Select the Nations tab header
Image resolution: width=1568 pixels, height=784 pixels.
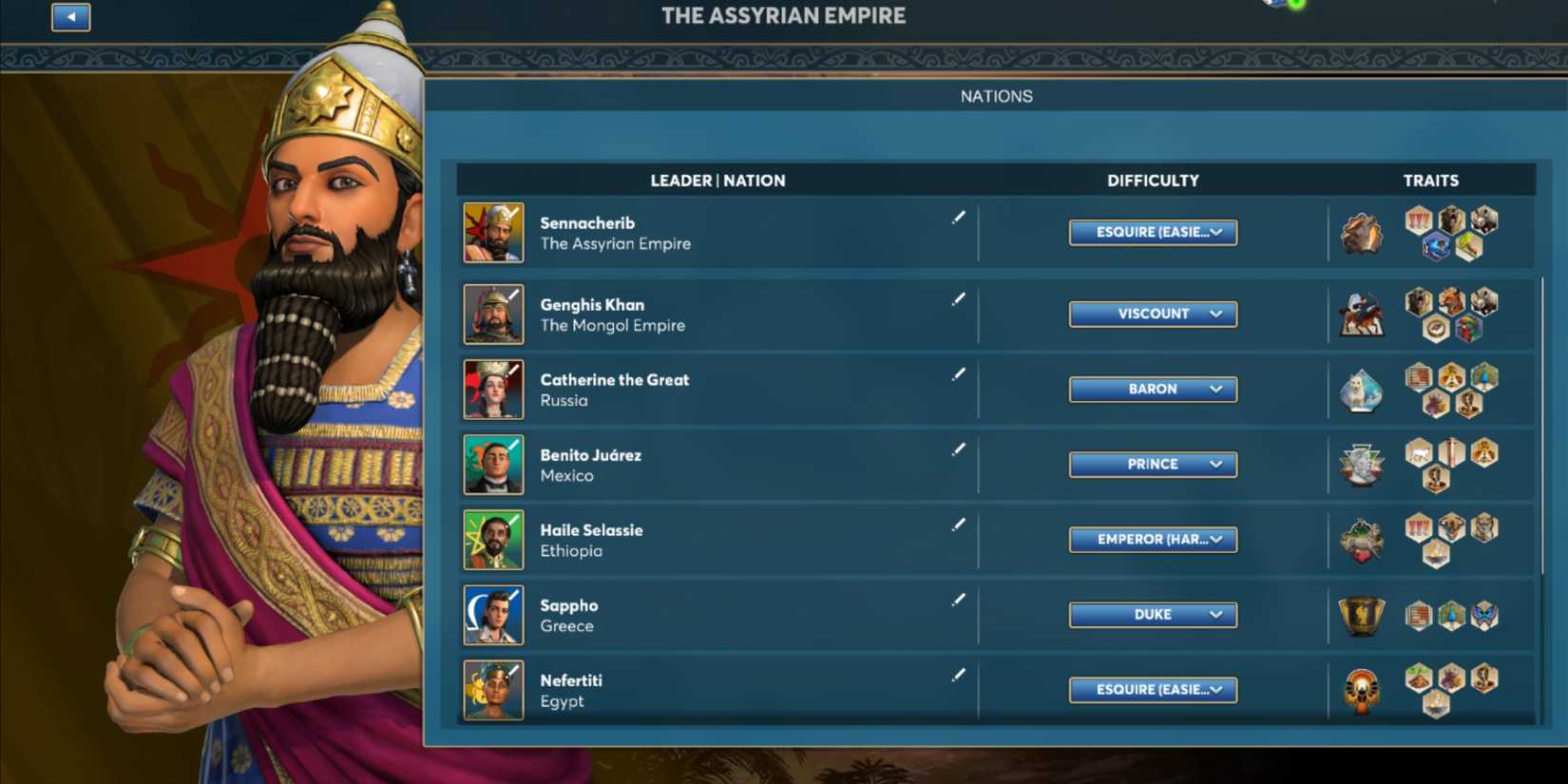pyautogui.click(x=997, y=95)
